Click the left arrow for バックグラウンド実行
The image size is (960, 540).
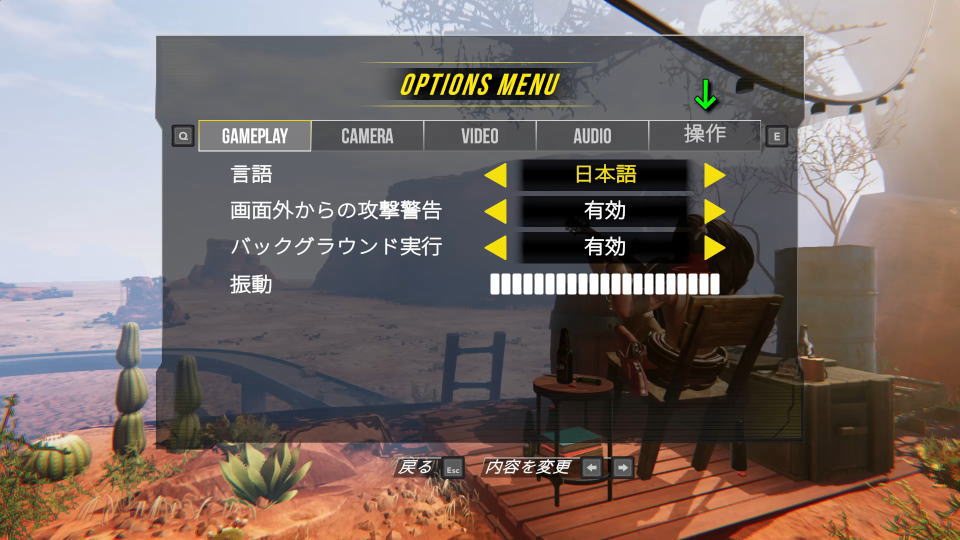pyautogui.click(x=495, y=247)
